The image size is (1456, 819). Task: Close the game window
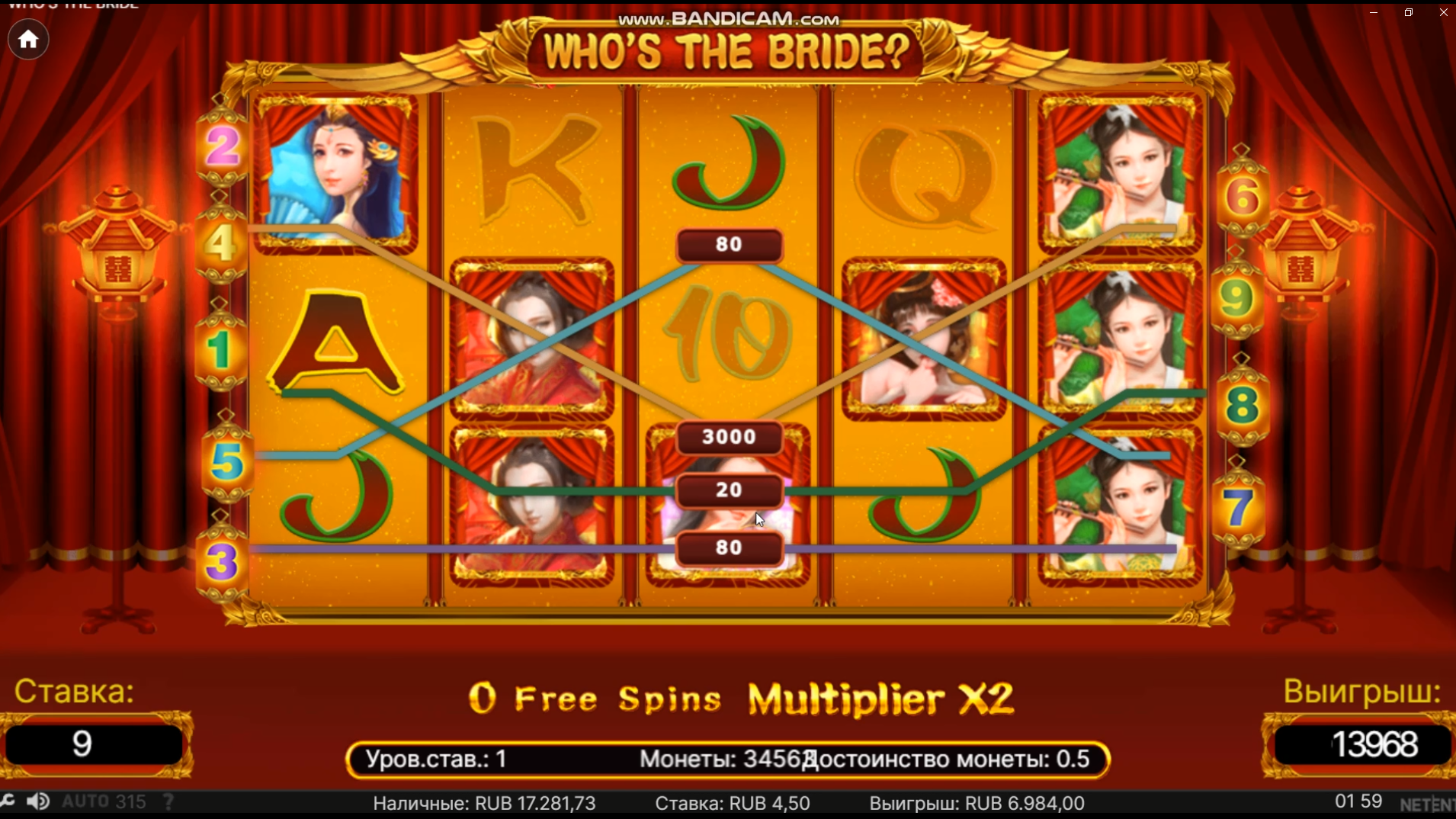1443,12
